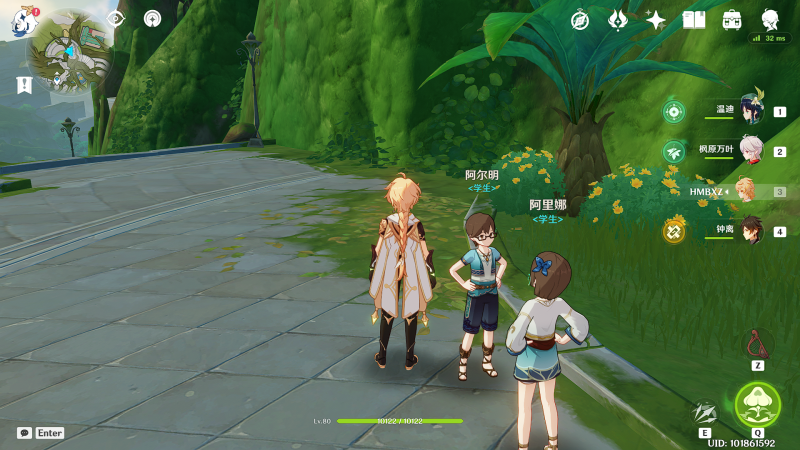Click the round star beacon icon
The height and width of the screenshot is (450, 800).
pyautogui.click(x=152, y=19)
